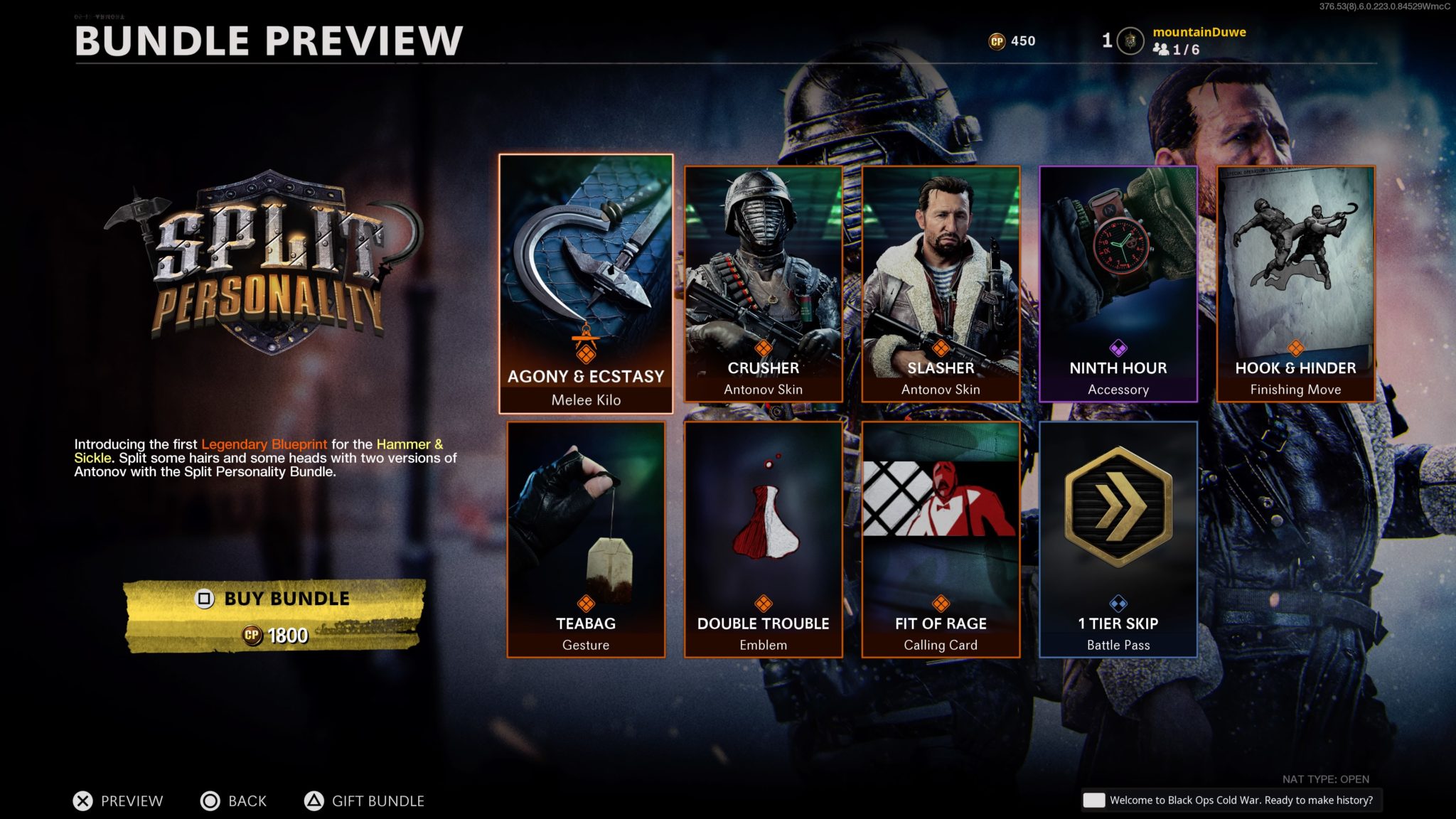
Task: Click the square button prompt inside Buy Bundle
Action: (x=205, y=598)
